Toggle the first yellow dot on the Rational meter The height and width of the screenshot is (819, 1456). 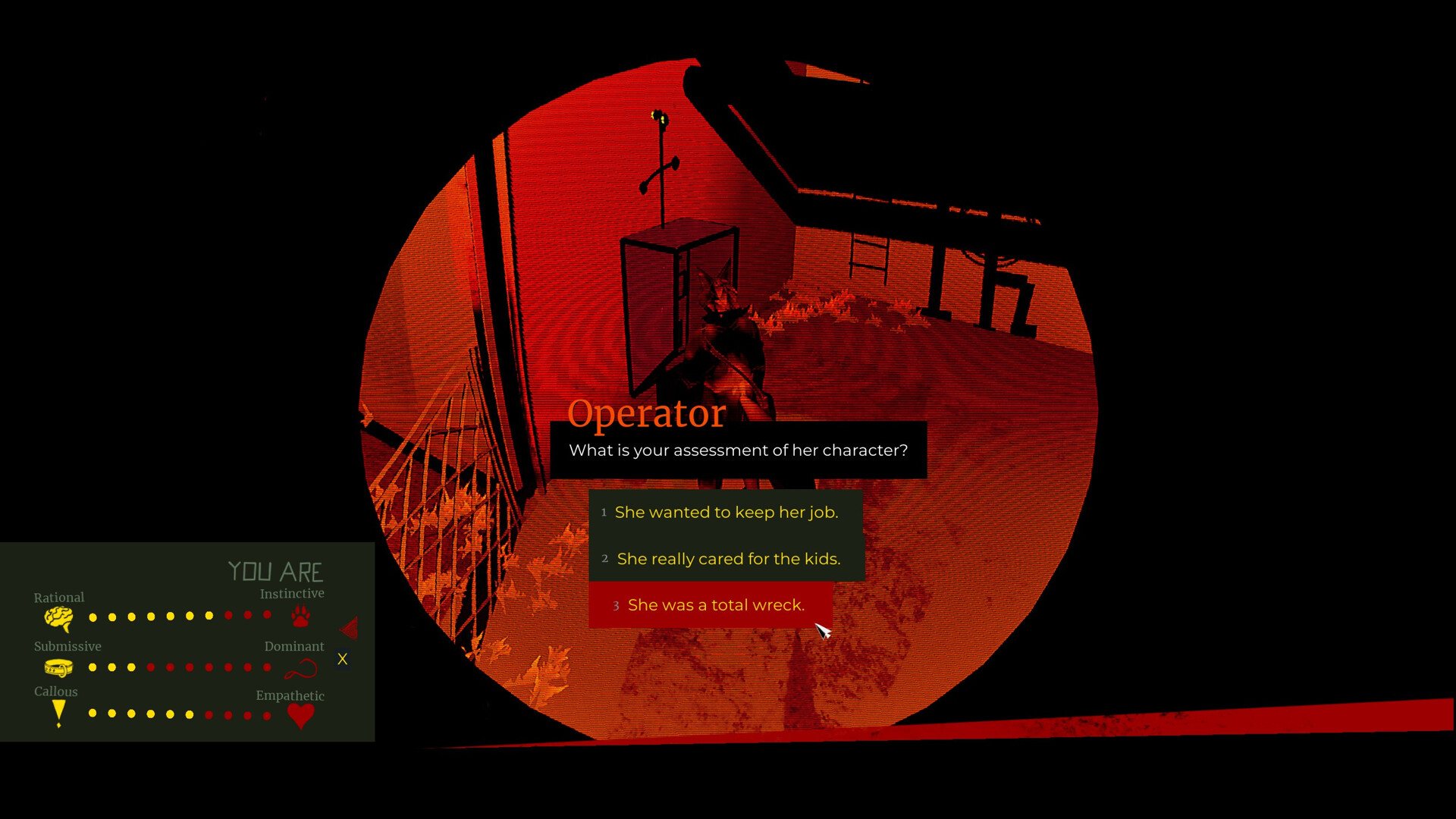click(x=93, y=617)
